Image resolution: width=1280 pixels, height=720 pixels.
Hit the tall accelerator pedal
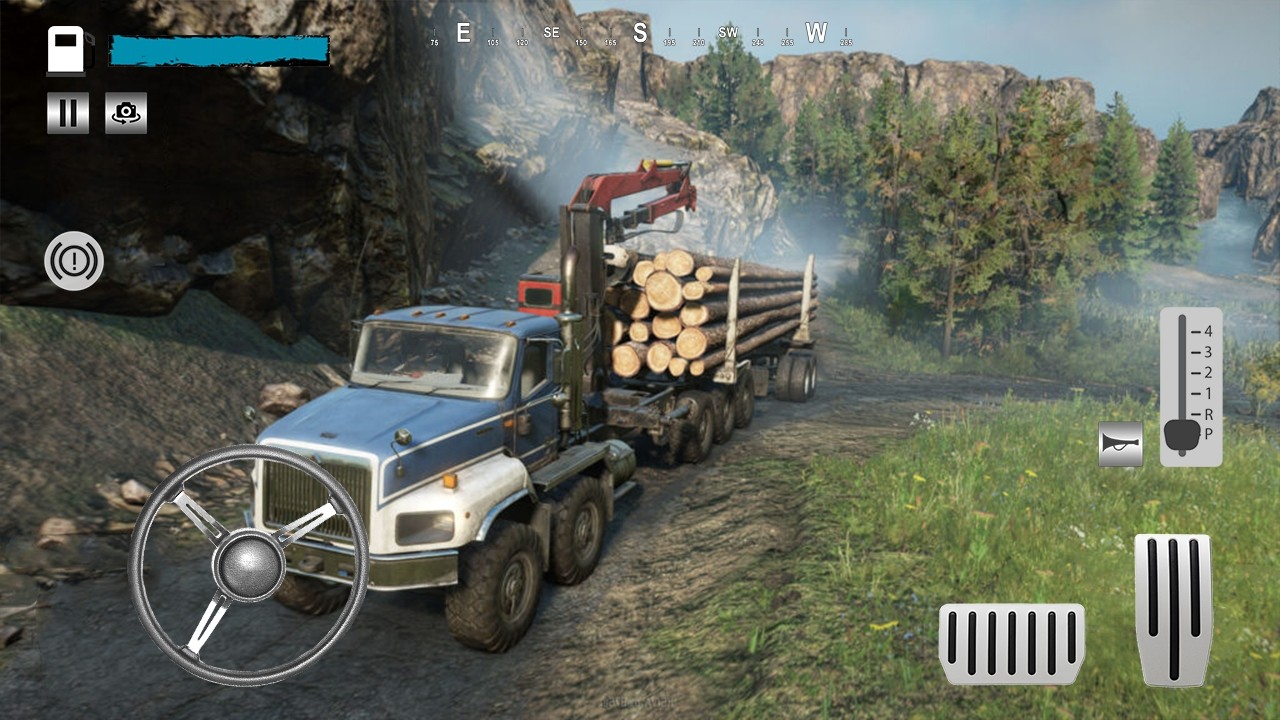(1173, 609)
